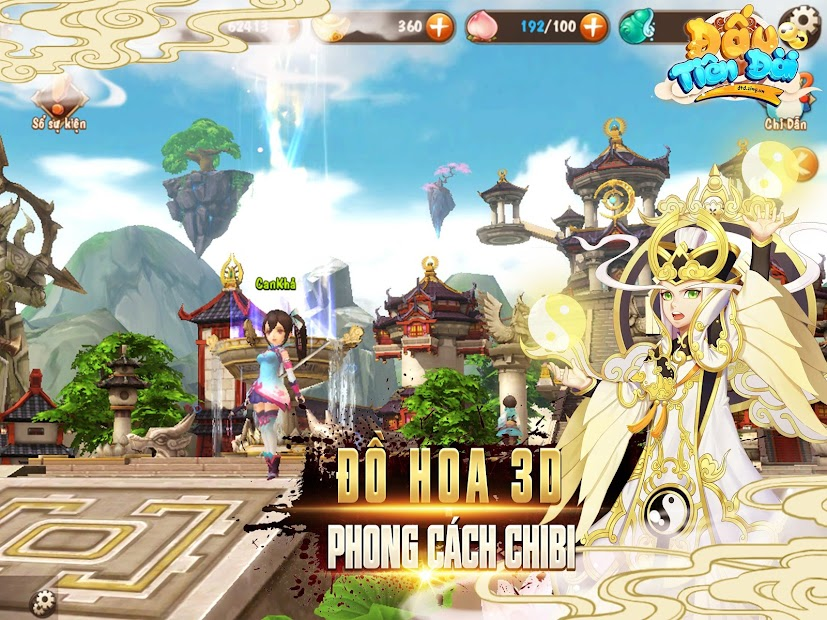Screen dimensions: 827x620
Task: Add more gold ingots with the plus button
Action: (439, 27)
